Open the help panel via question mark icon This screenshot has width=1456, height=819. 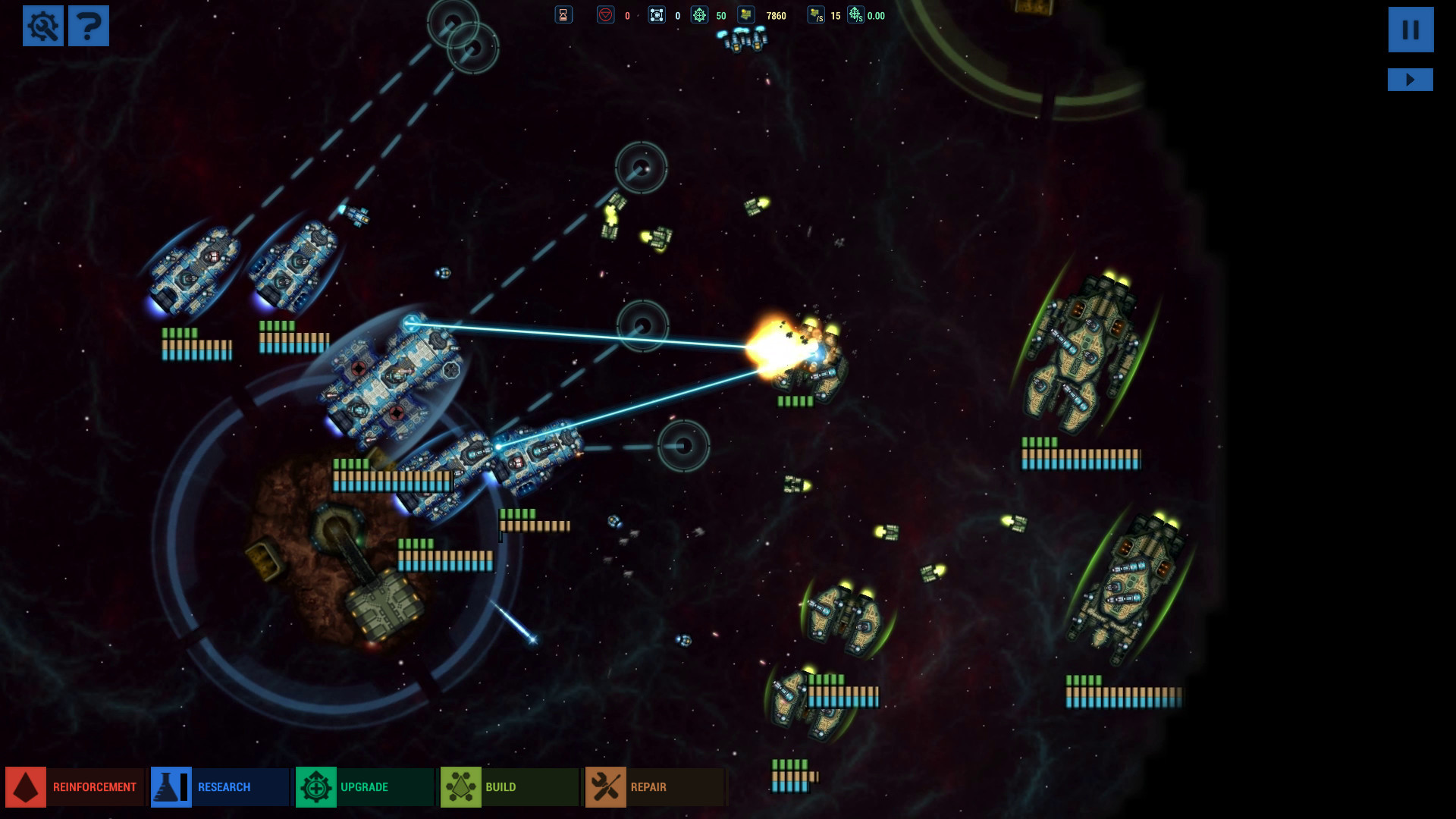point(89,26)
